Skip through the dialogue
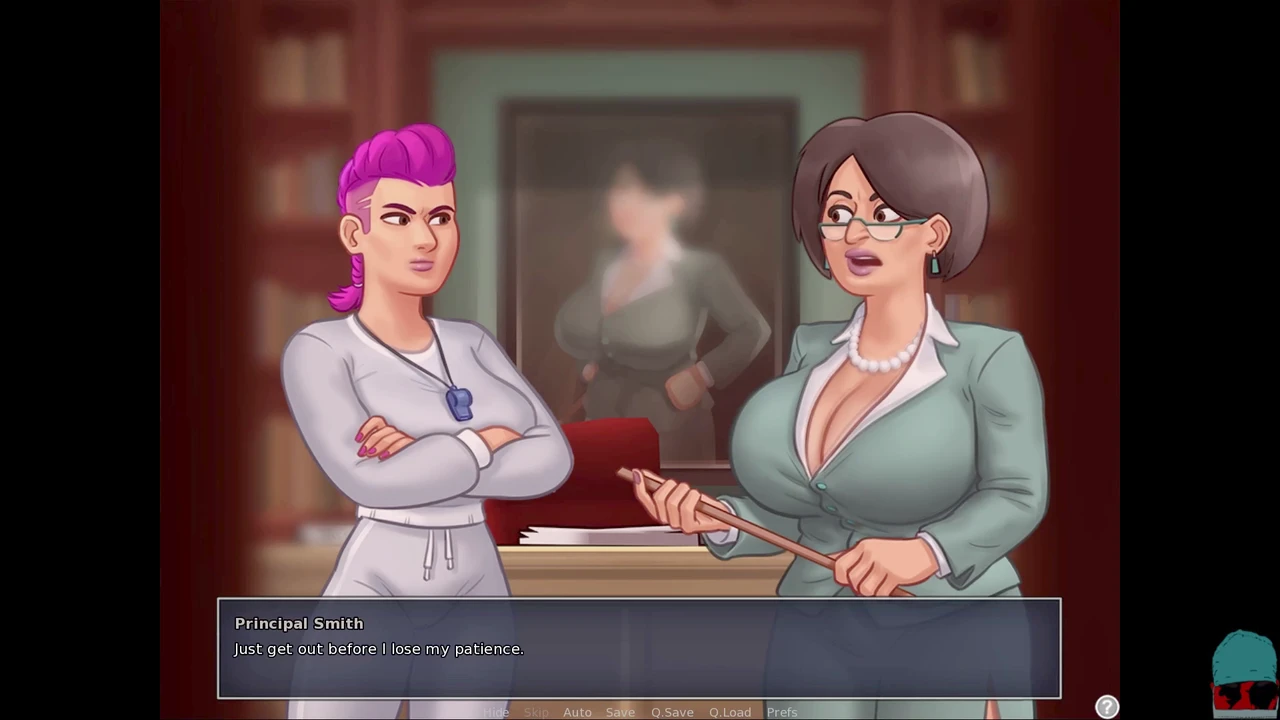 click(536, 712)
